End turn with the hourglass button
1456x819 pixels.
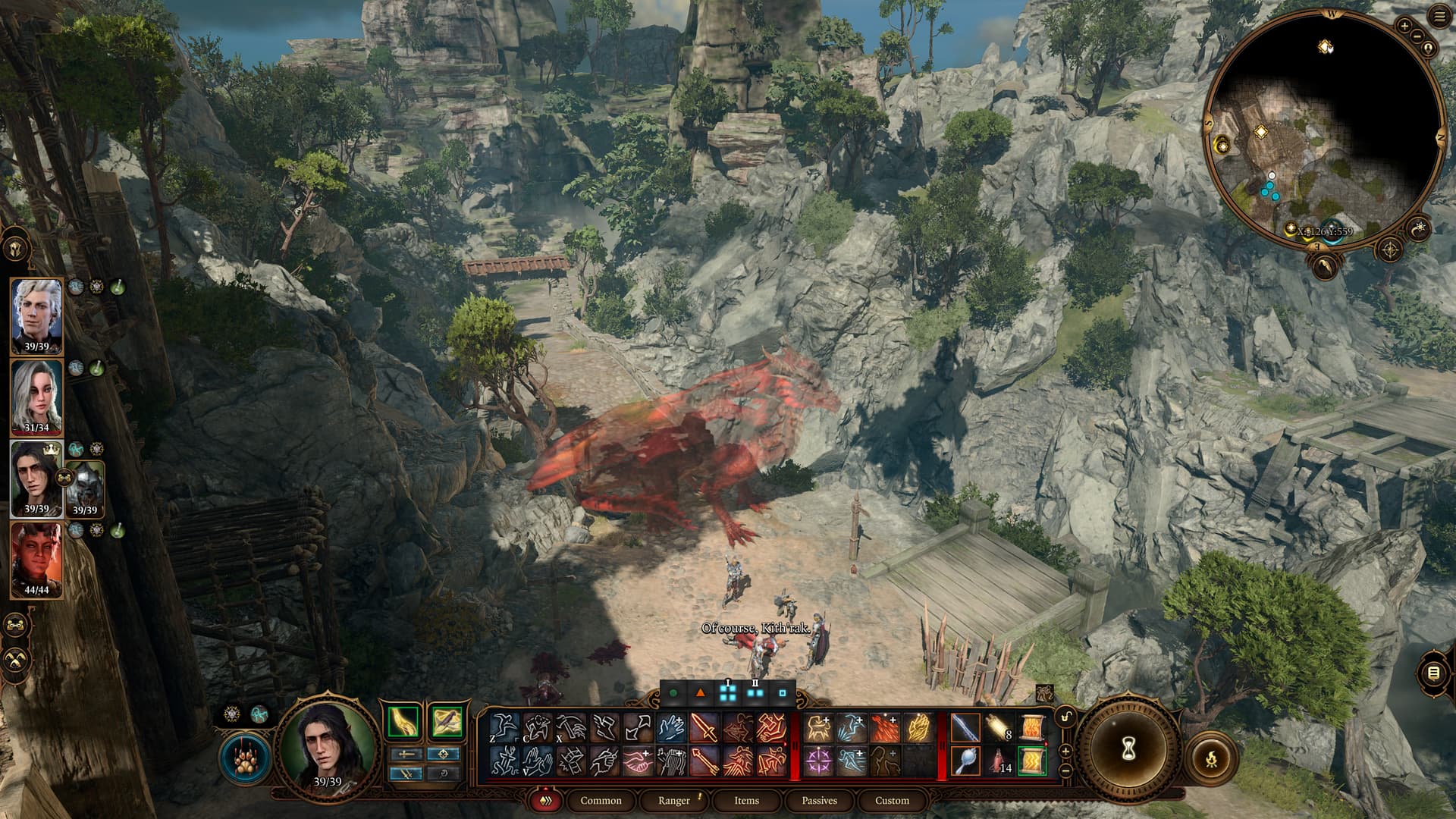(1127, 751)
